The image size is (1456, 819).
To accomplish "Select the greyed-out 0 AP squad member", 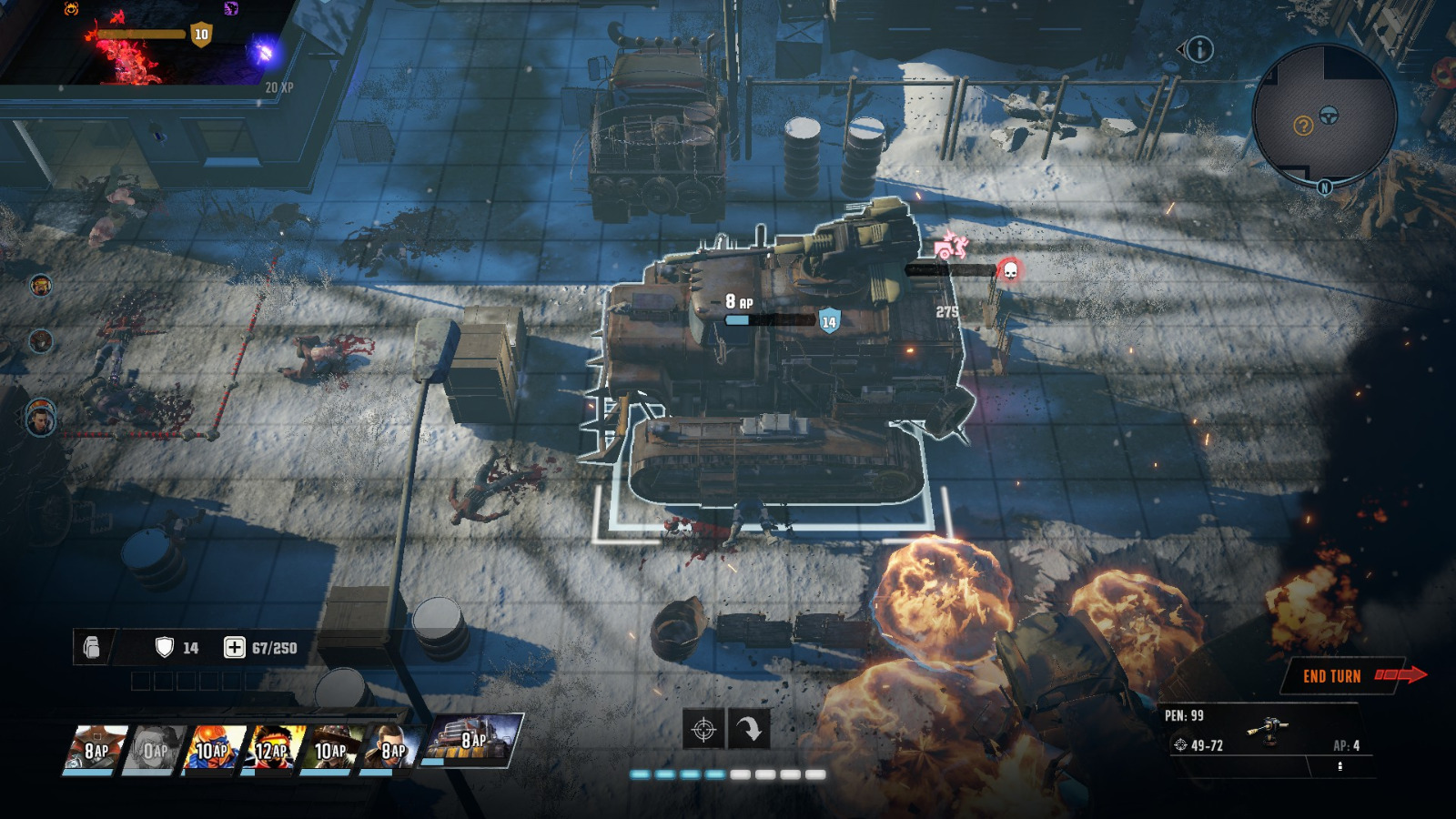I will point(155,750).
